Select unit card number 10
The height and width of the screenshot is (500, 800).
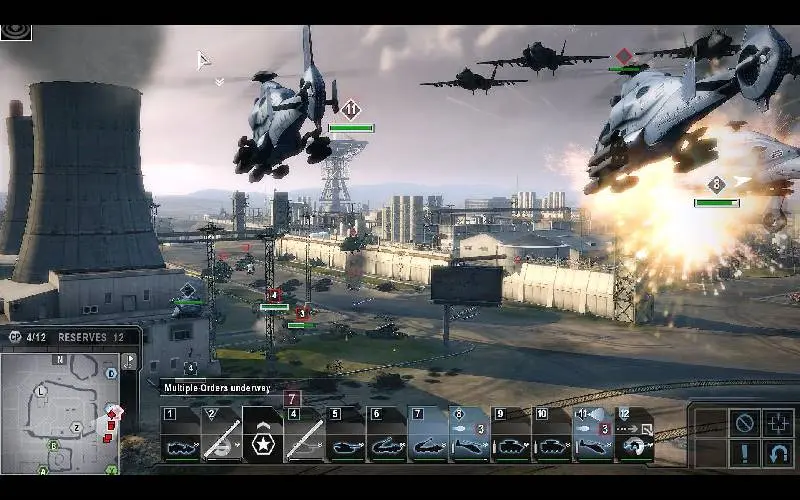tap(551, 435)
